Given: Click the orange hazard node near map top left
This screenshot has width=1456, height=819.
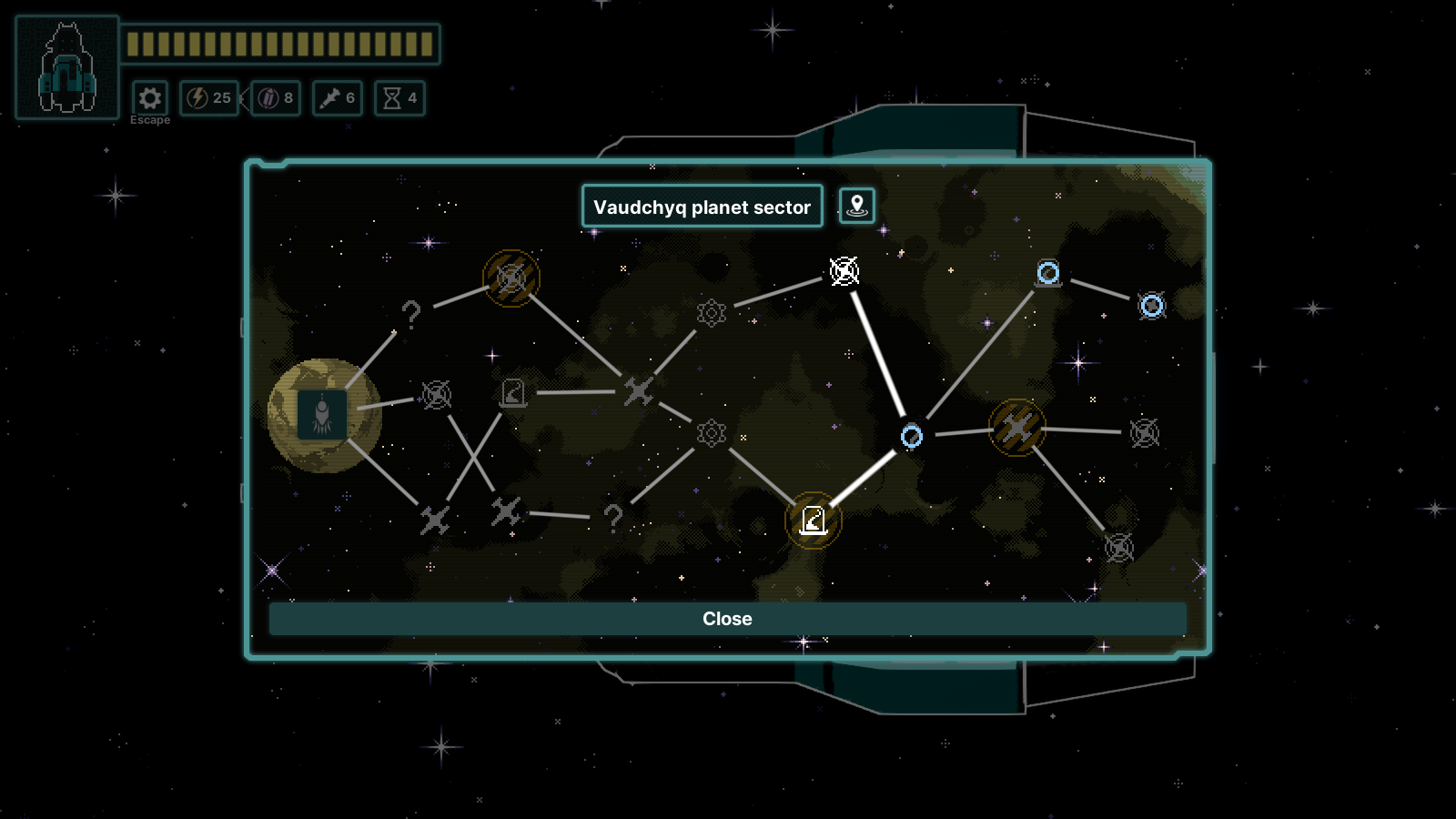Looking at the screenshot, I should pos(511,278).
